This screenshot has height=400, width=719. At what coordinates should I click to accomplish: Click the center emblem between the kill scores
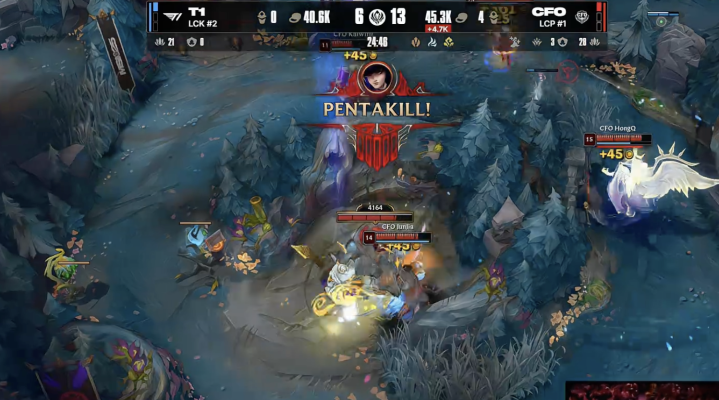(377, 17)
